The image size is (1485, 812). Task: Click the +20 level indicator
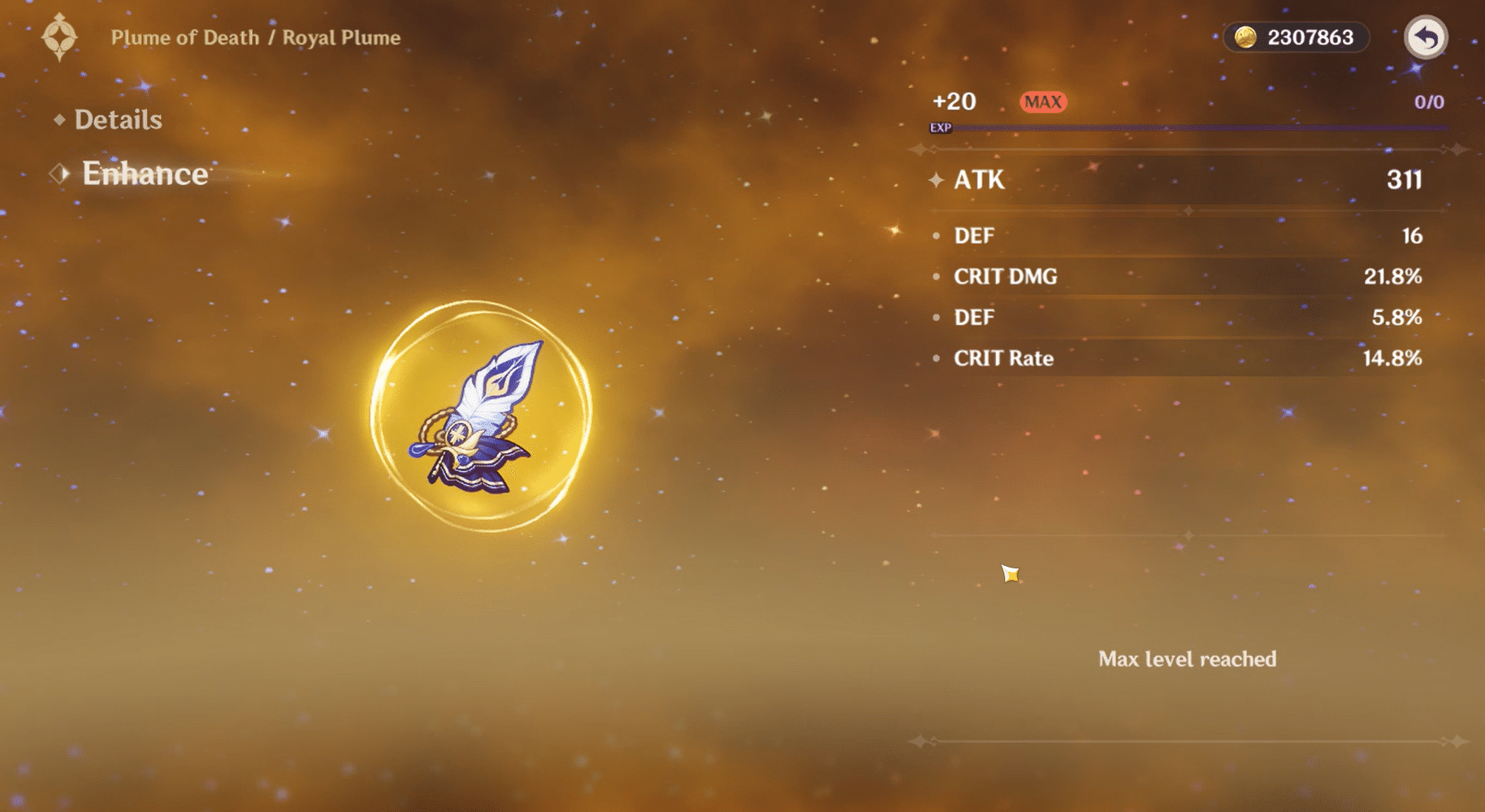[955, 101]
